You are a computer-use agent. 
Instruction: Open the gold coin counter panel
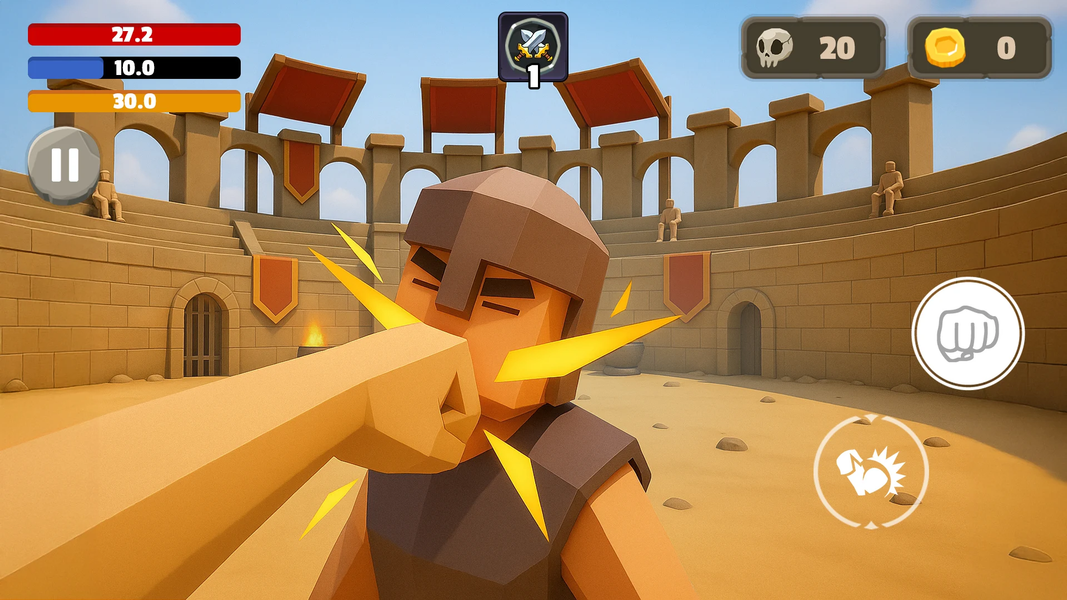(x=979, y=48)
